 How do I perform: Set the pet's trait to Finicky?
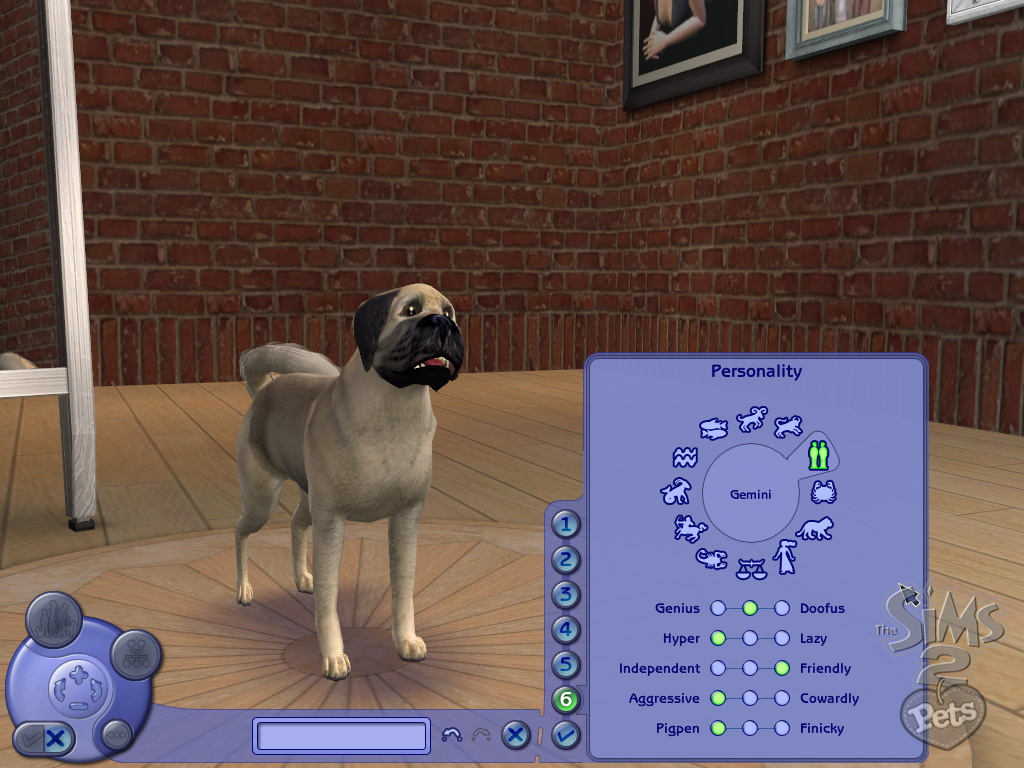pyautogui.click(x=782, y=728)
